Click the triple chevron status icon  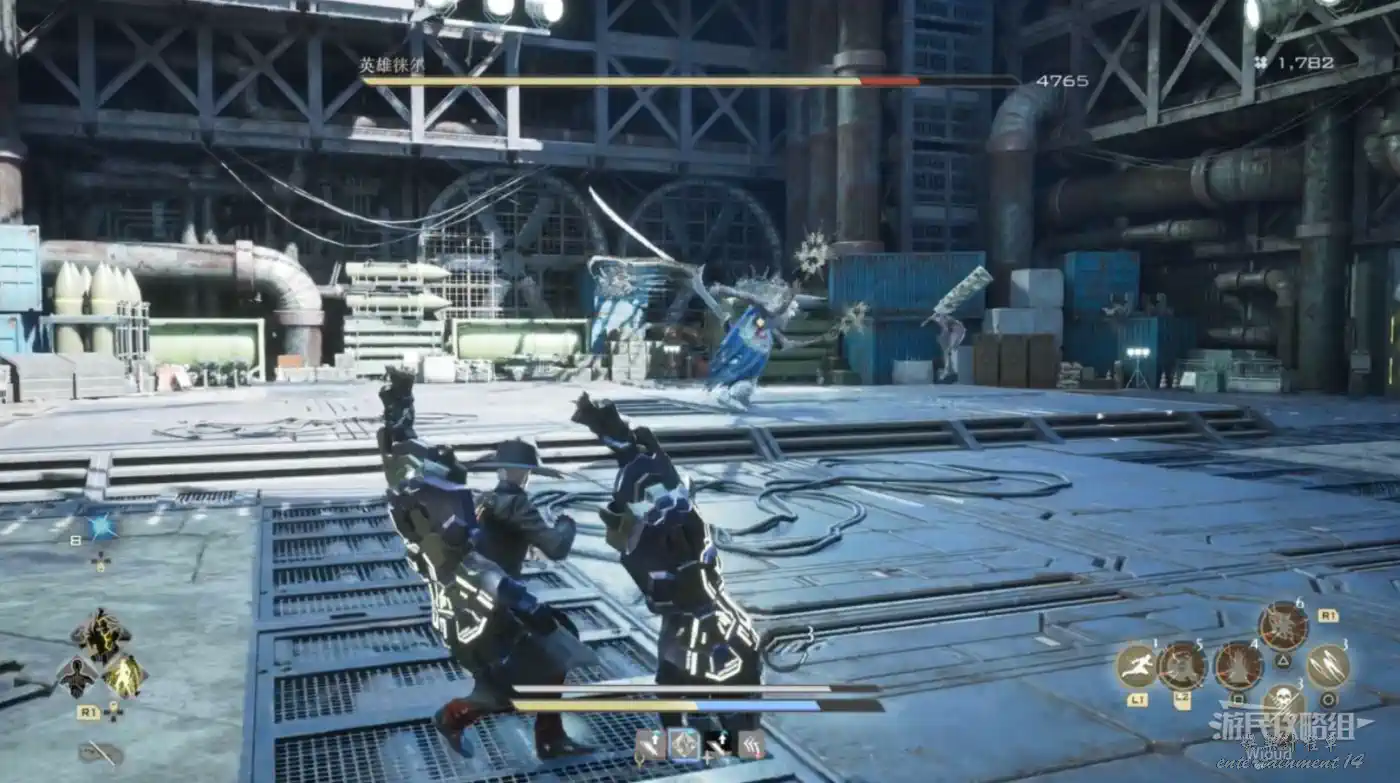pos(751,744)
